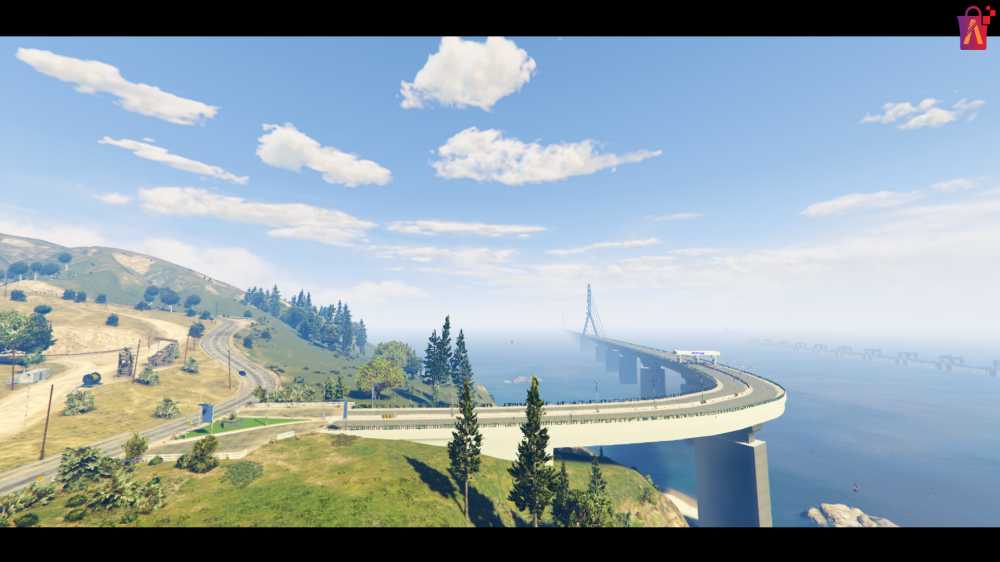The width and height of the screenshot is (1000, 562).
Task: Click the shopping bag watermark logo
Action: click(x=973, y=28)
